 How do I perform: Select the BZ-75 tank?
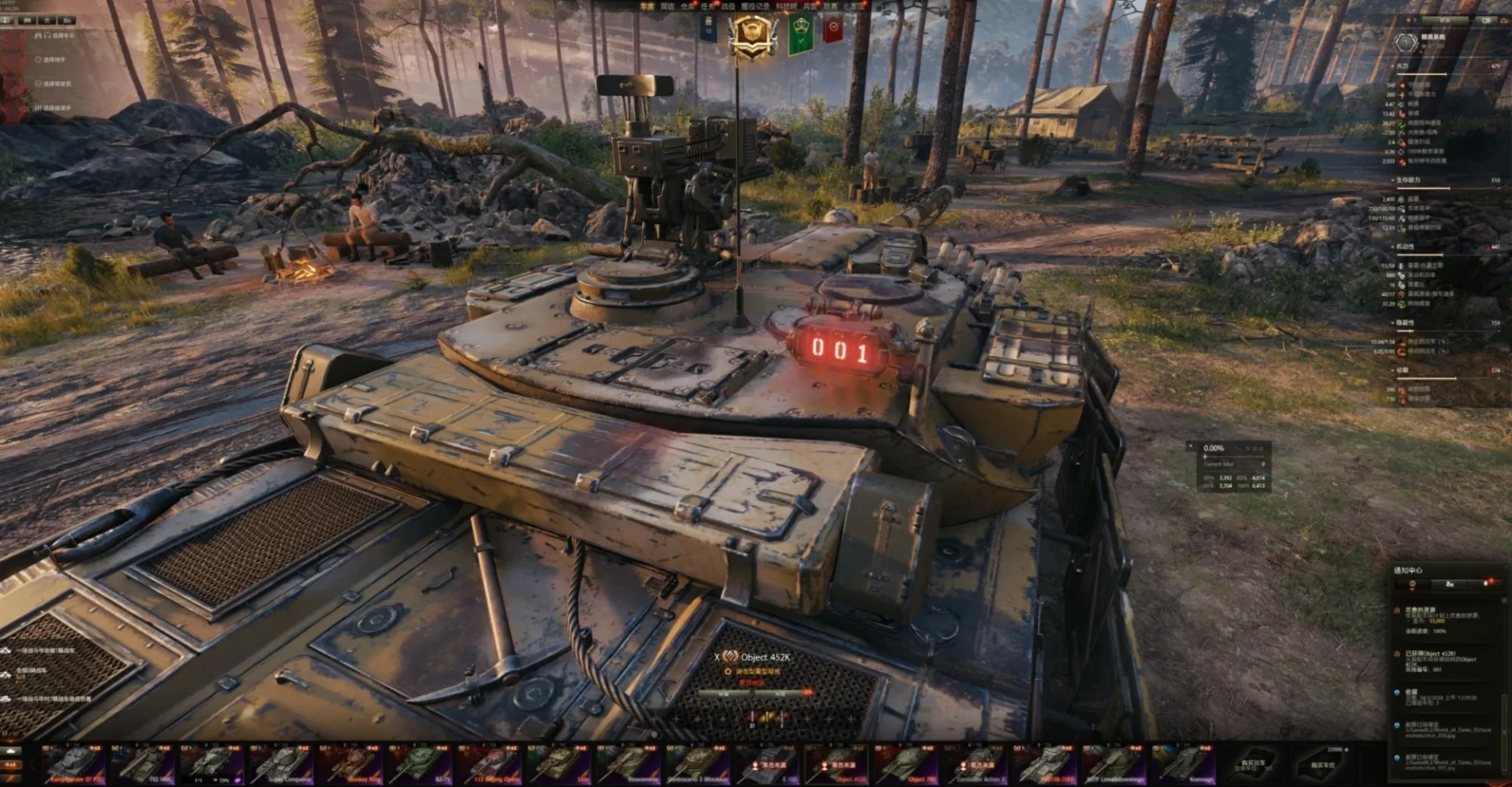click(421, 764)
